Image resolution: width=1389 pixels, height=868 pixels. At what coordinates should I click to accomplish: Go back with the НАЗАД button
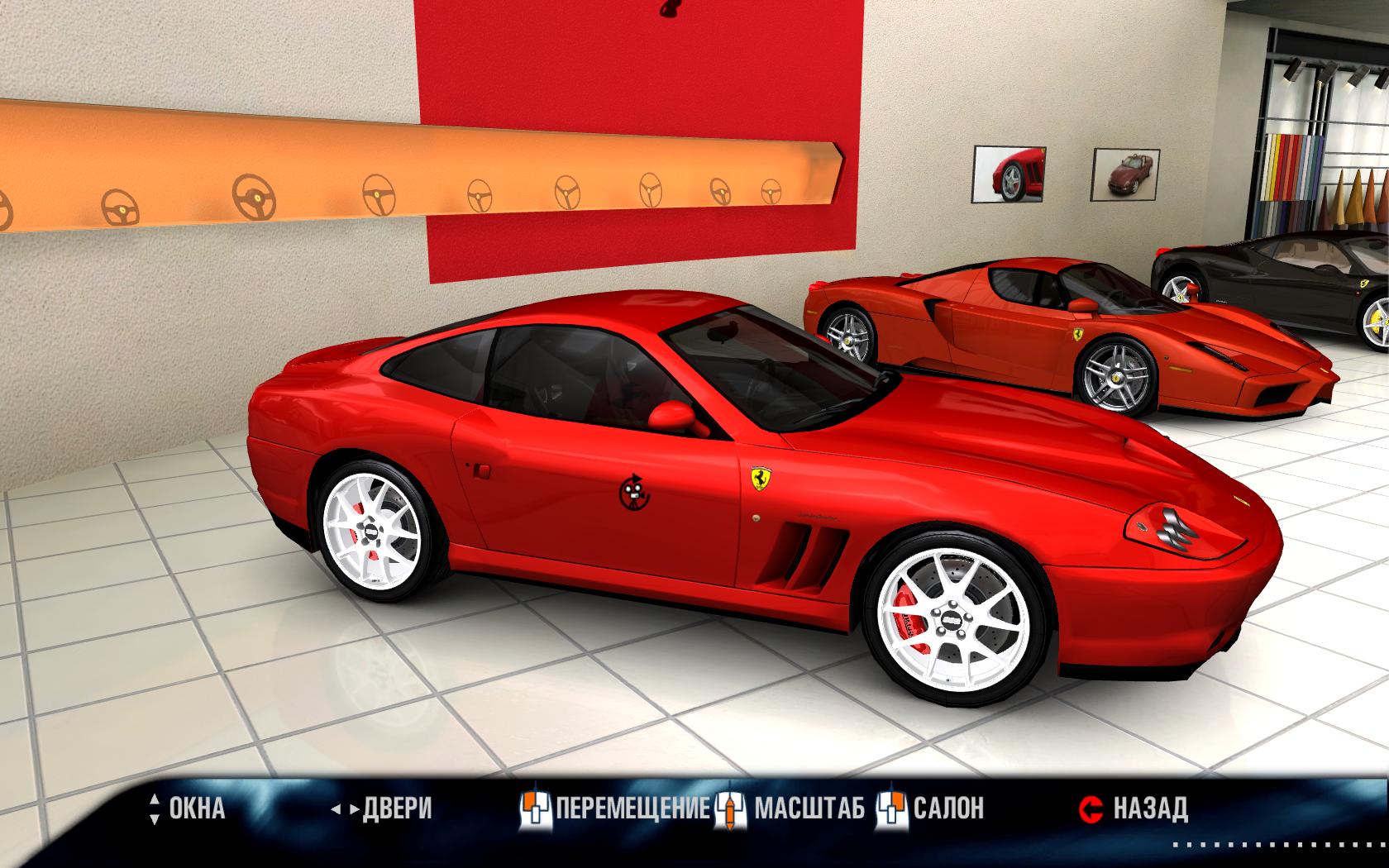pos(1135,808)
